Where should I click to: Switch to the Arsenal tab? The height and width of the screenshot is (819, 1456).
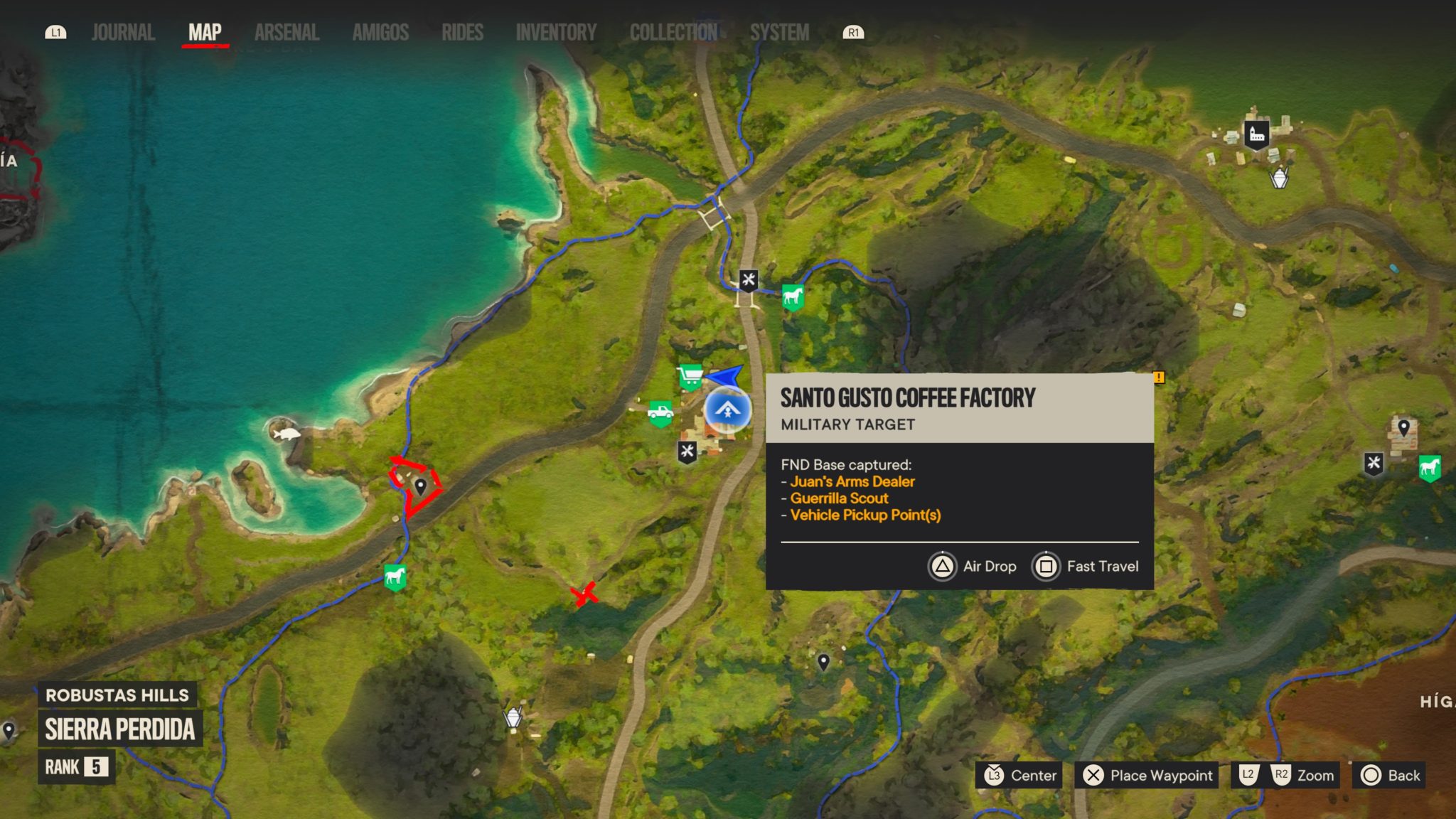coord(286,31)
